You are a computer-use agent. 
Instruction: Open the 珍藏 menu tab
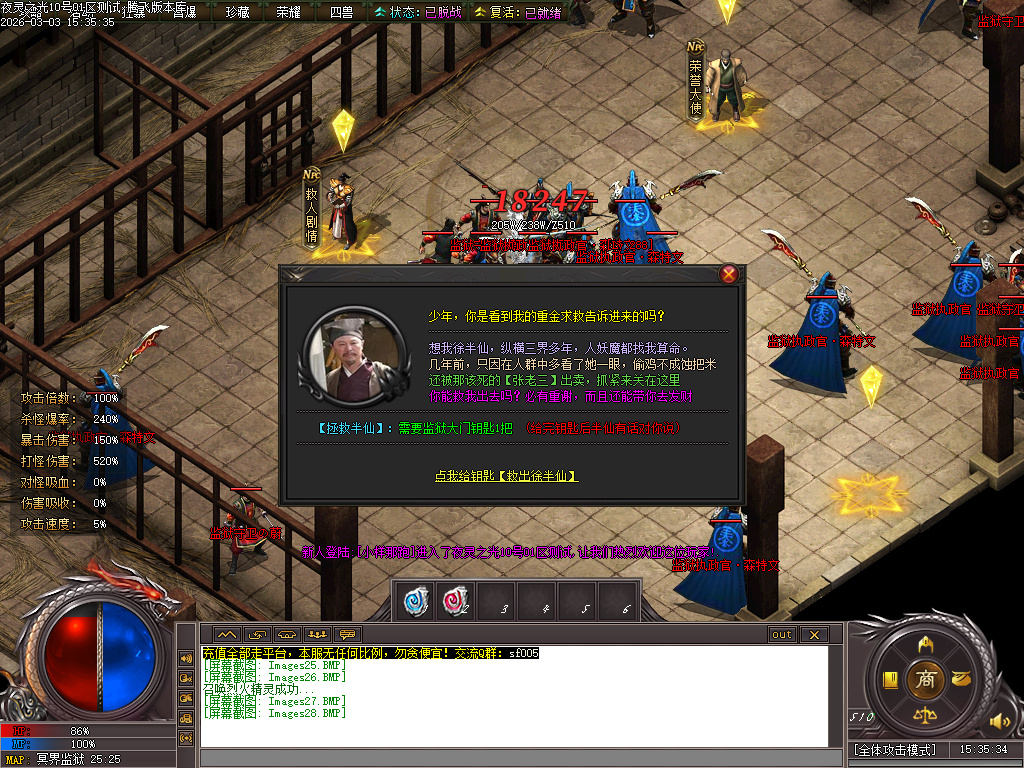[x=237, y=12]
